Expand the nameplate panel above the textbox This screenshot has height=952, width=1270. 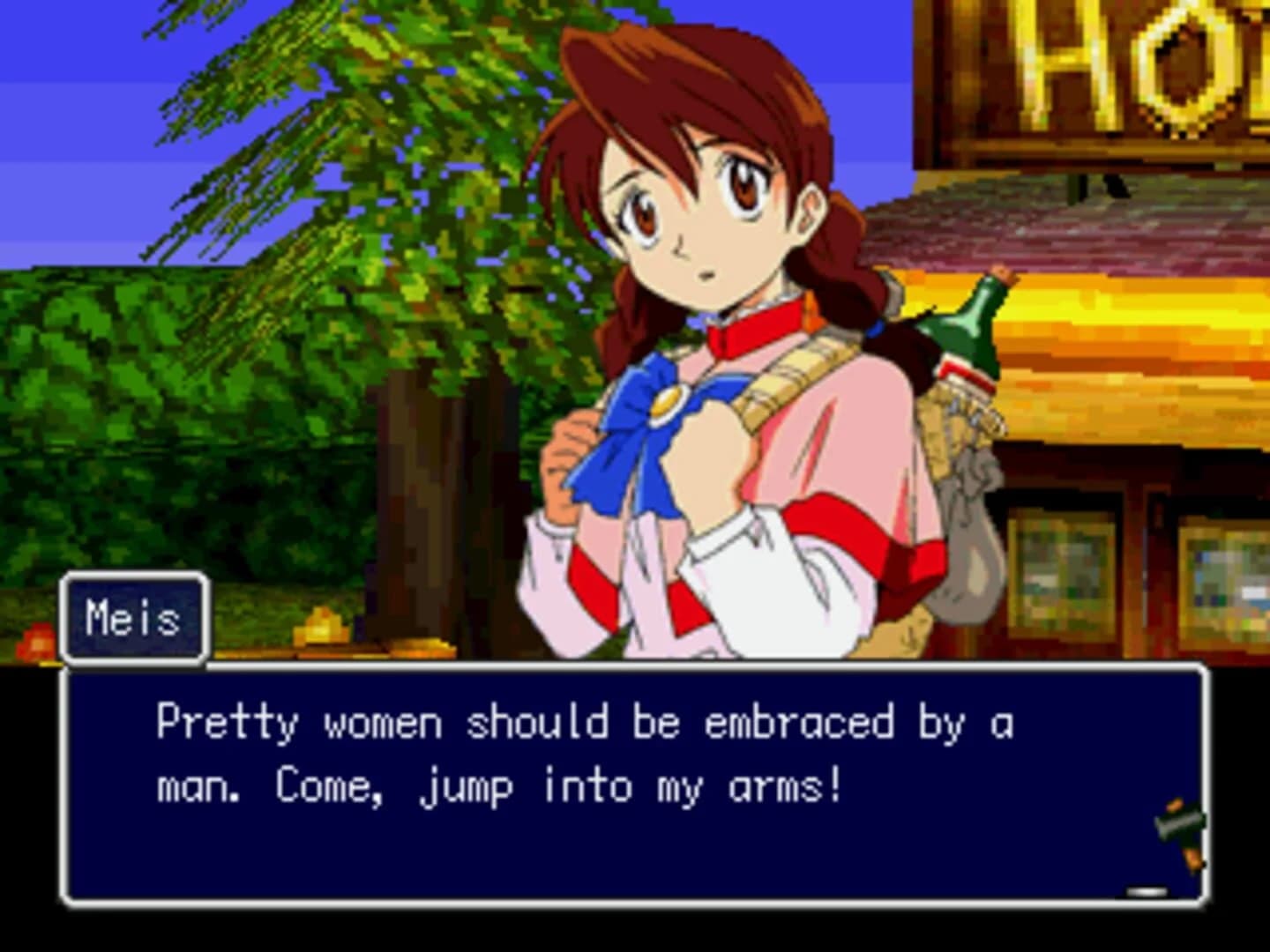132,620
